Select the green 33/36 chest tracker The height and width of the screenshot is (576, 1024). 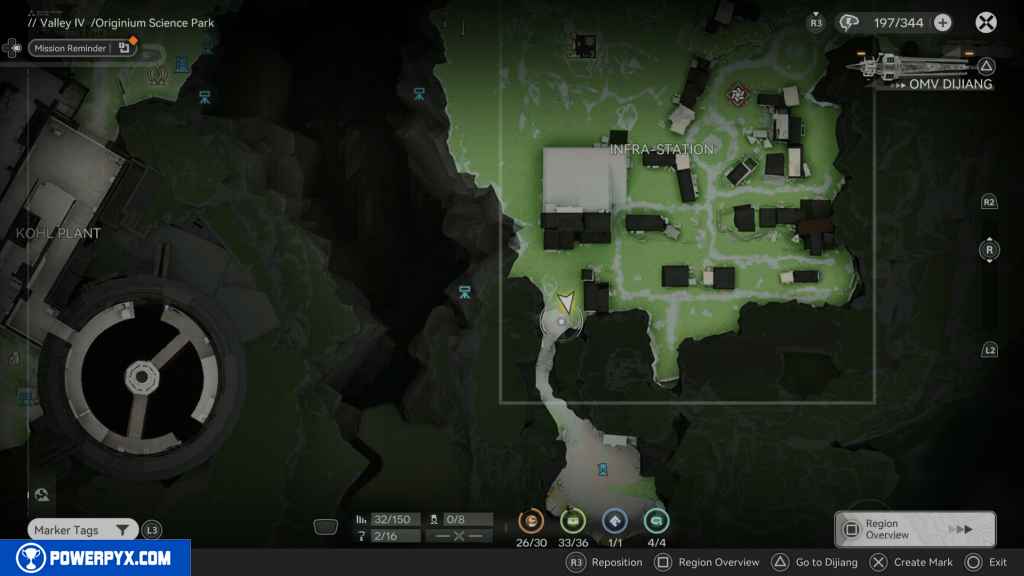tap(572, 521)
